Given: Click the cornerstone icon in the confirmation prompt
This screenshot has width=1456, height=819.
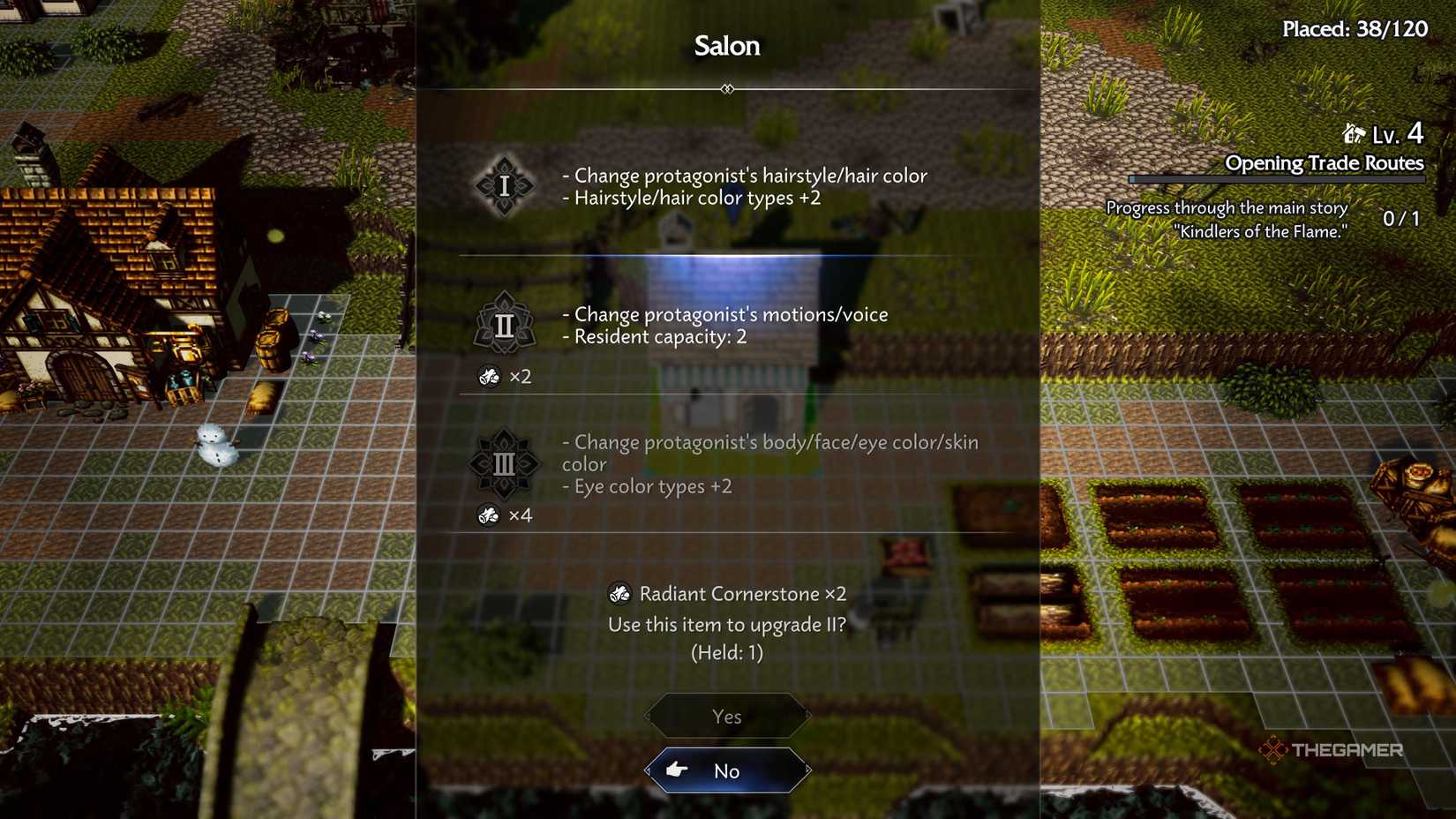Looking at the screenshot, I should pos(620,593).
